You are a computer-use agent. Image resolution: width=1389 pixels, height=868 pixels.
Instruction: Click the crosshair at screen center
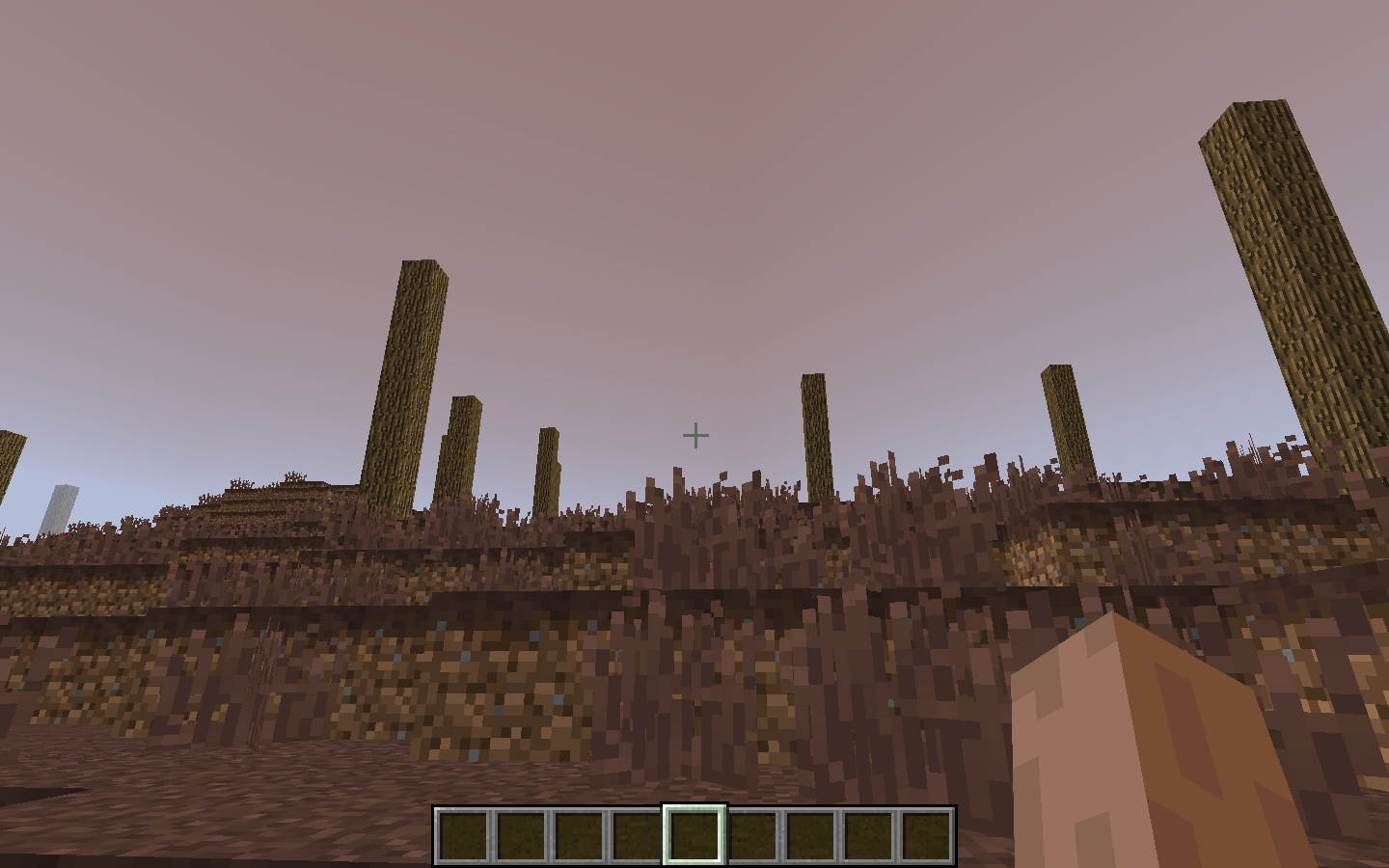pyautogui.click(x=694, y=435)
